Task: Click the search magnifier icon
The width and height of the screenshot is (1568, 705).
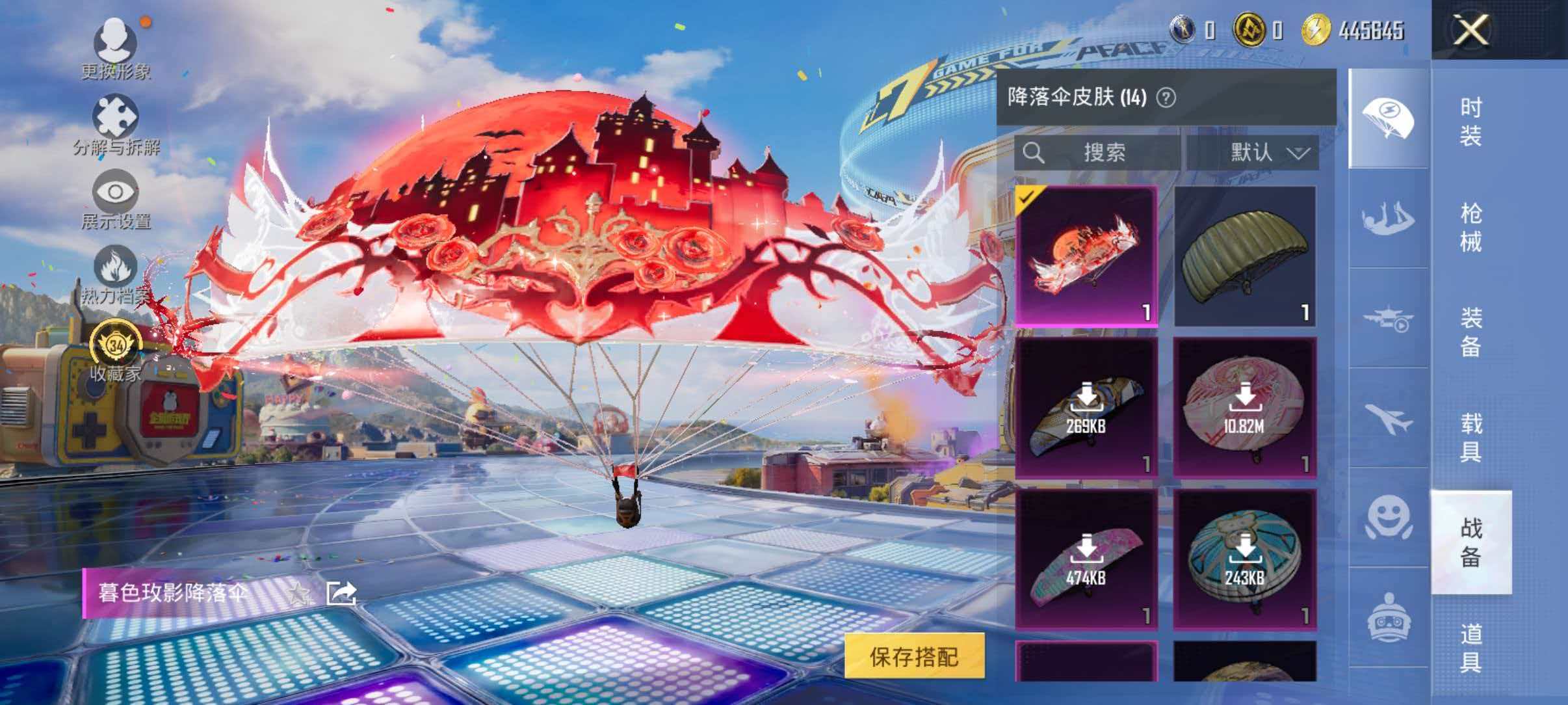Action: tap(1034, 153)
